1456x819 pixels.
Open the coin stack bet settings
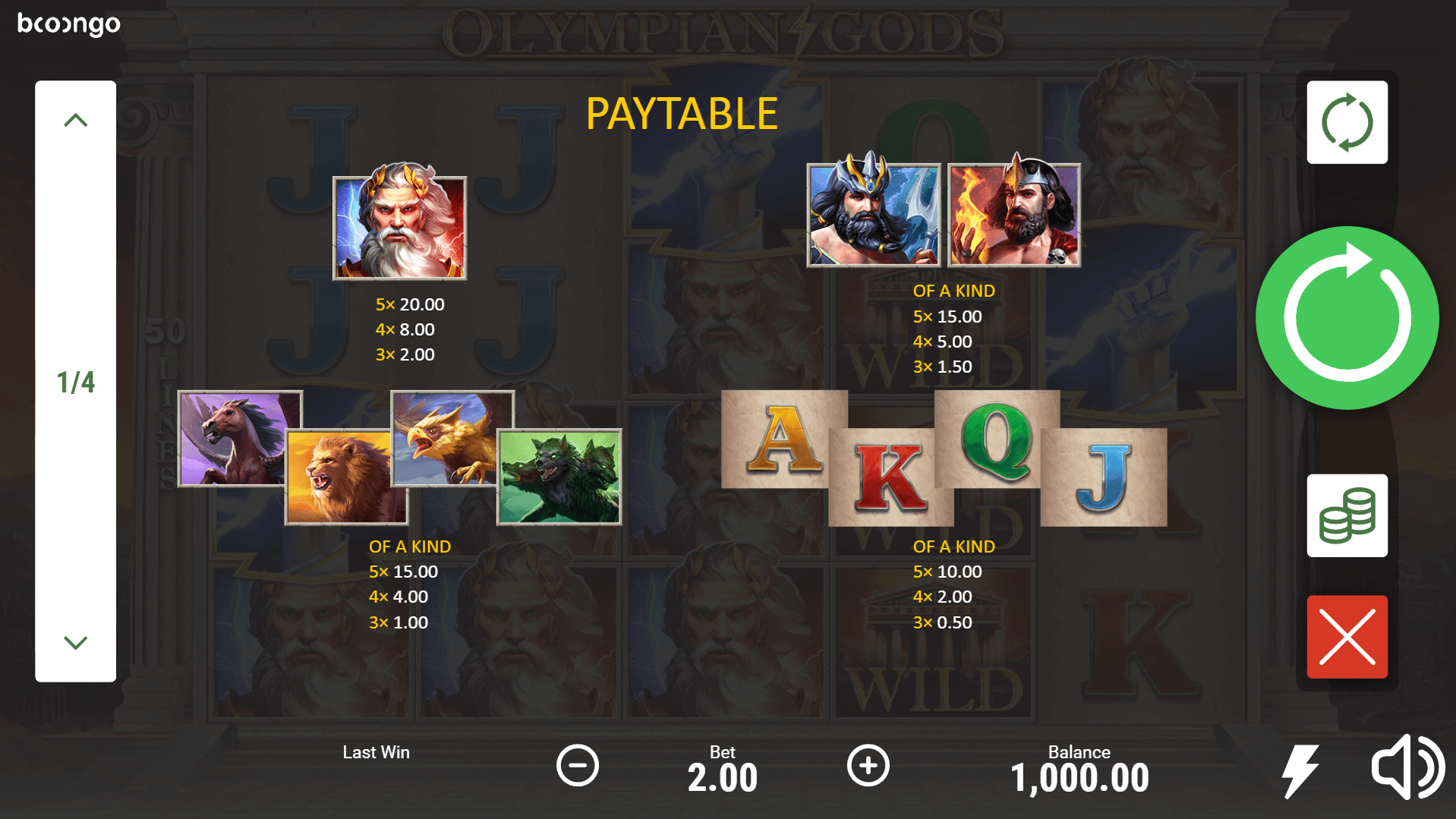(x=1347, y=516)
